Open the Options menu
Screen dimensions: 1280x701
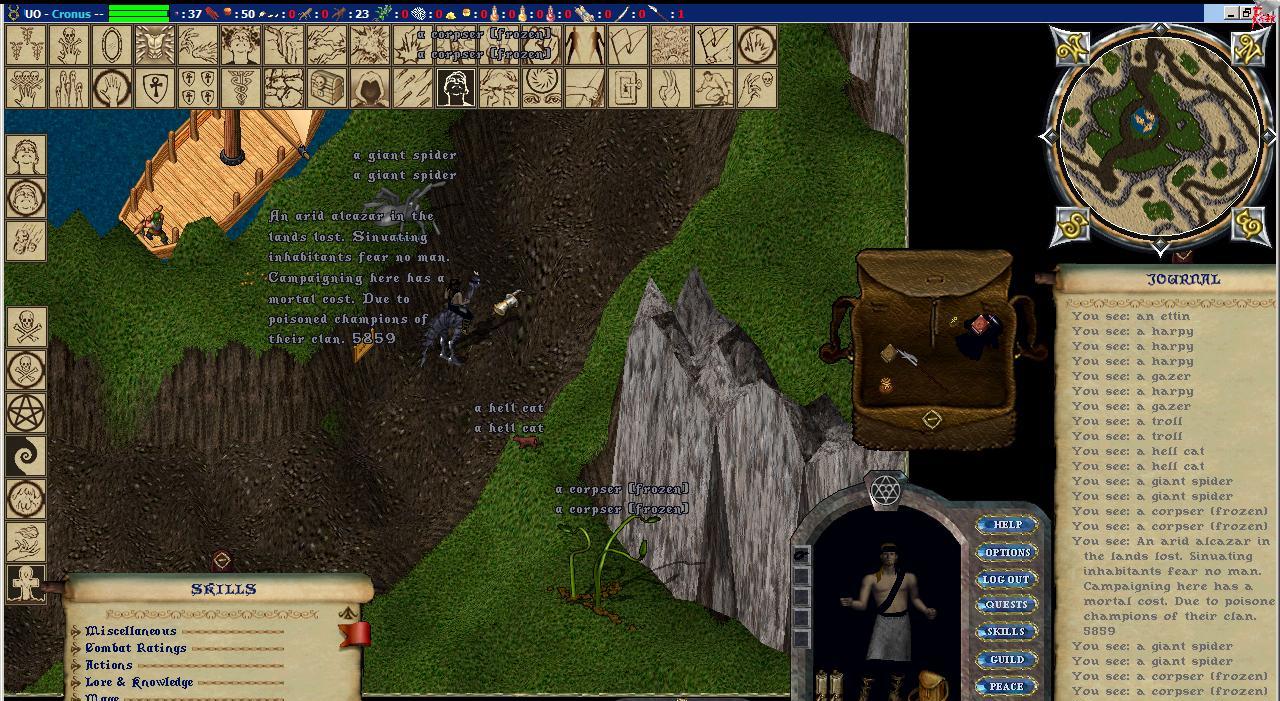[x=1006, y=552]
